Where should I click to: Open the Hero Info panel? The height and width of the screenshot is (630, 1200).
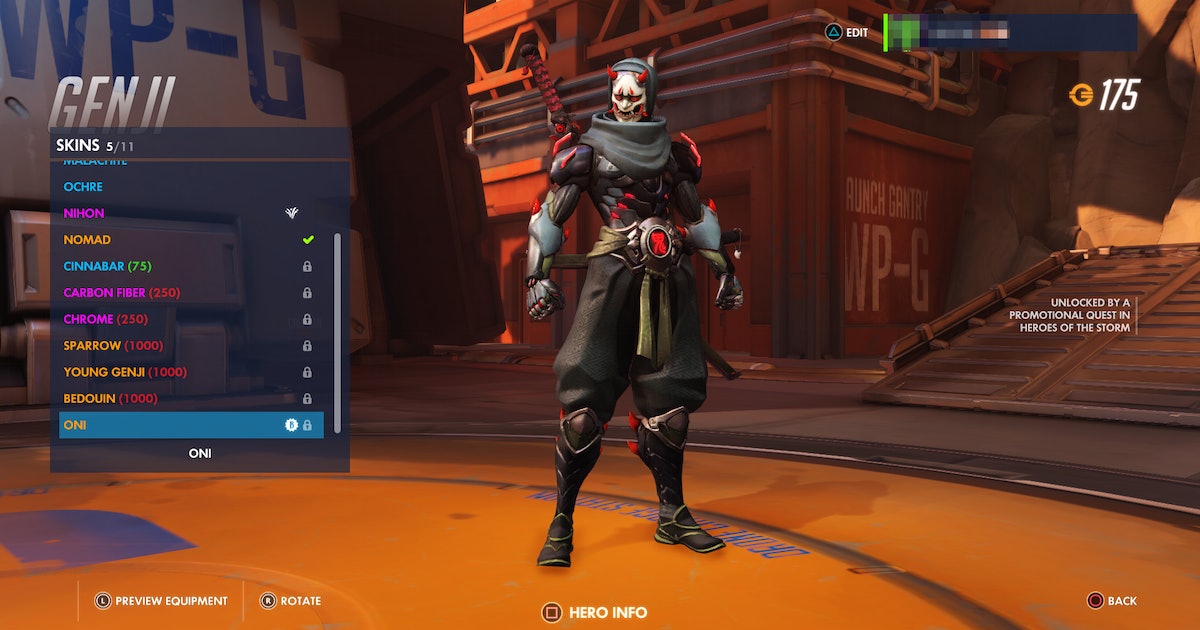(595, 612)
